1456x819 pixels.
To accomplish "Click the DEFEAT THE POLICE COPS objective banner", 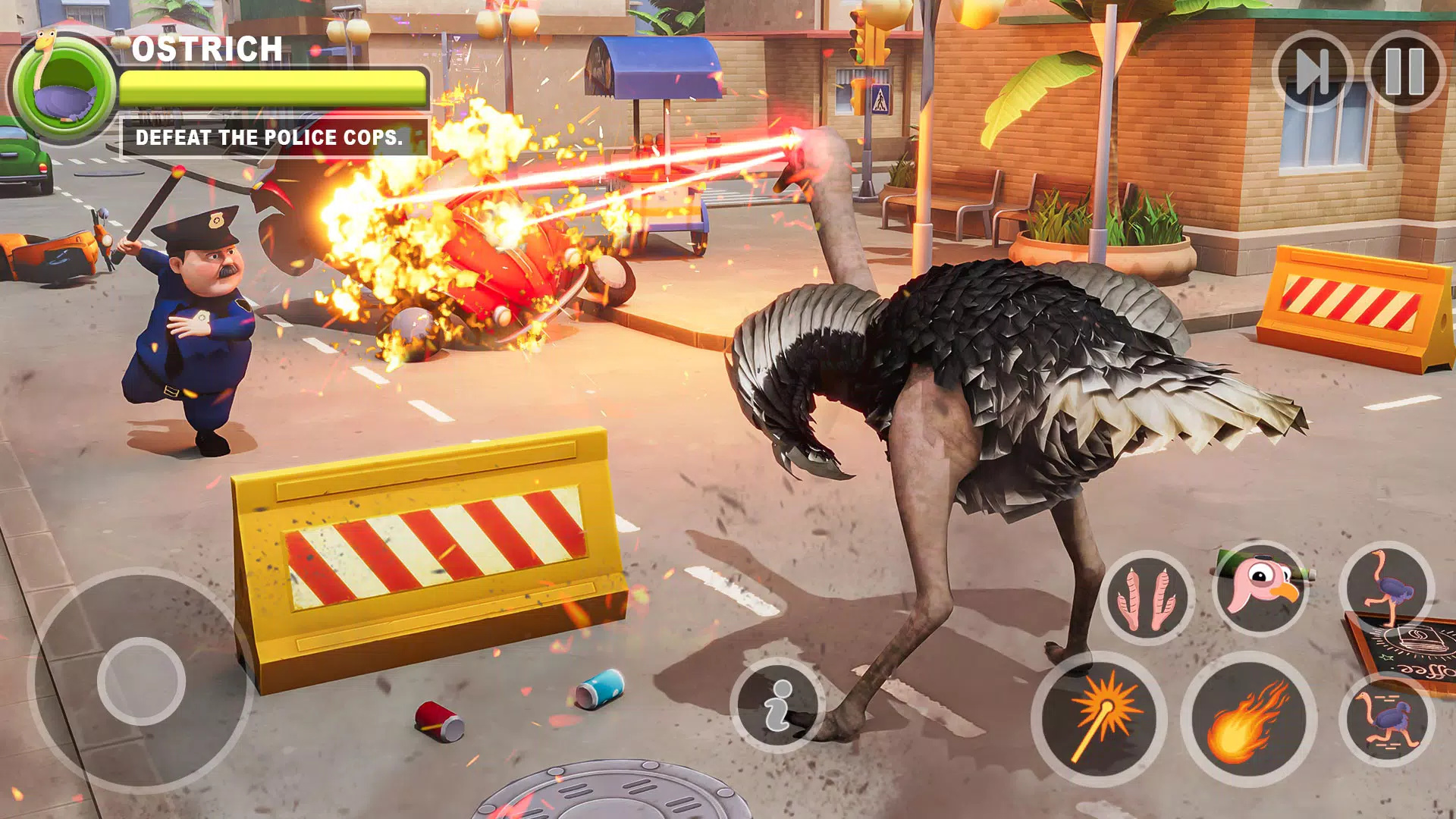I will [x=273, y=138].
